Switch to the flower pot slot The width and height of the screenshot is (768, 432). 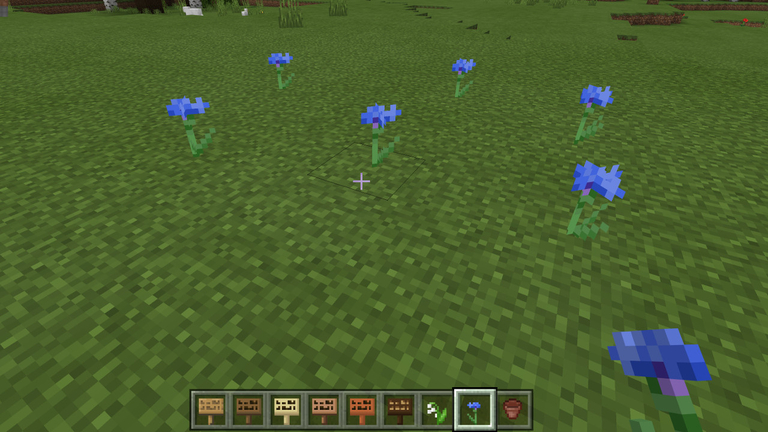click(x=513, y=409)
